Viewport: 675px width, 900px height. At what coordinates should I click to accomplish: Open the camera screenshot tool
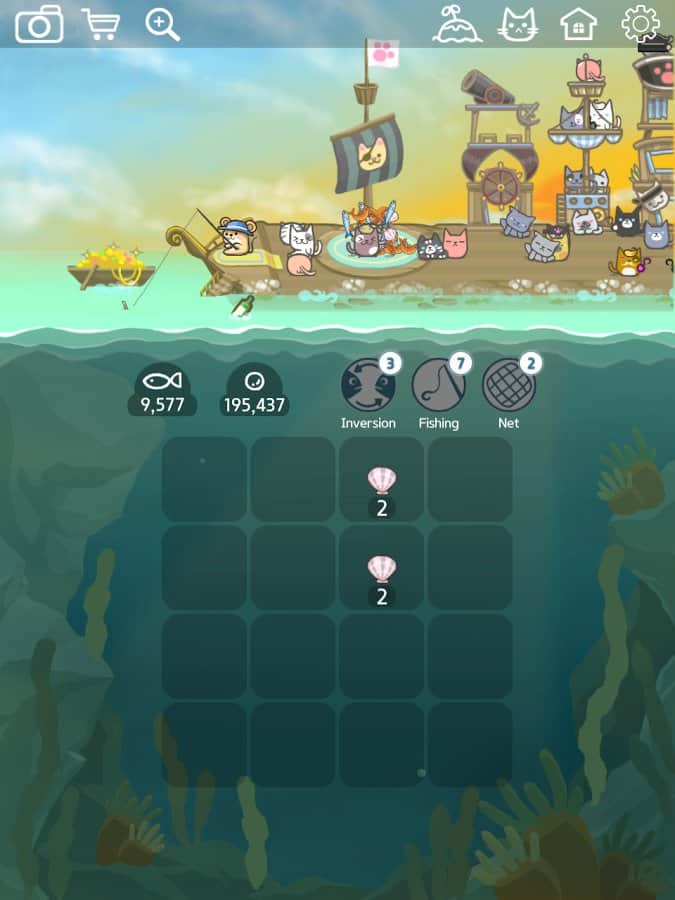[x=39, y=24]
